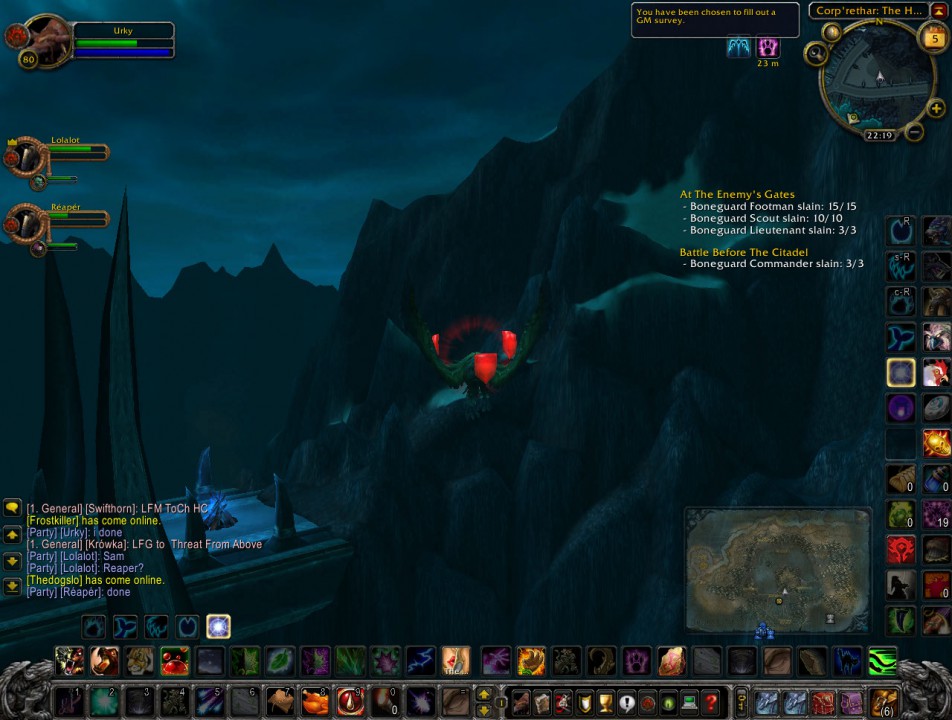Activate the red Horde emblem icon
This screenshot has height=720, width=952.
[900, 549]
